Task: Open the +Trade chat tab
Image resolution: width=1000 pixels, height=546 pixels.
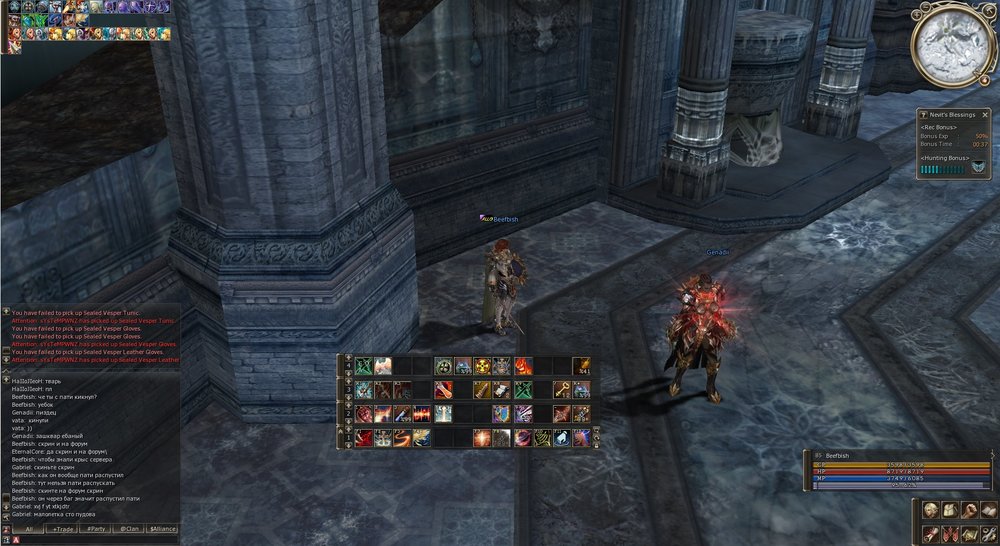Action: point(63,528)
